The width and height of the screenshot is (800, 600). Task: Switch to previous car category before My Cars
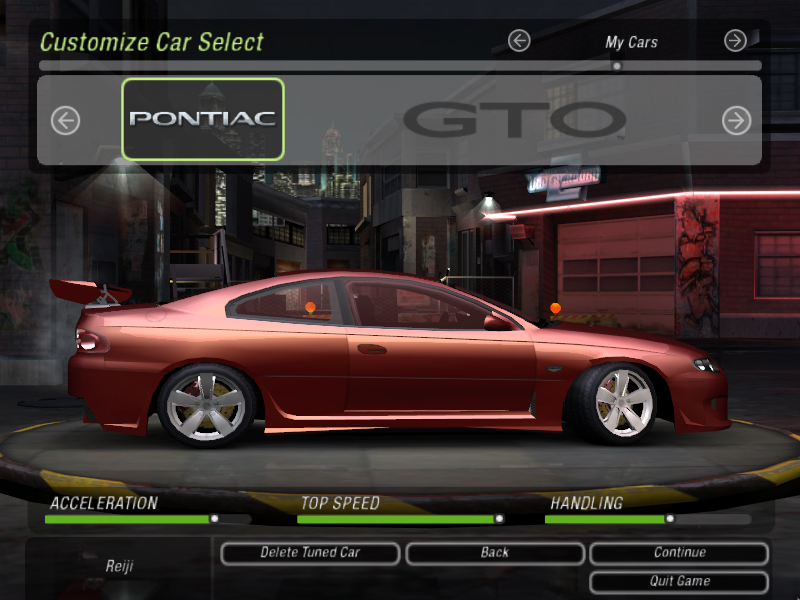(518, 41)
